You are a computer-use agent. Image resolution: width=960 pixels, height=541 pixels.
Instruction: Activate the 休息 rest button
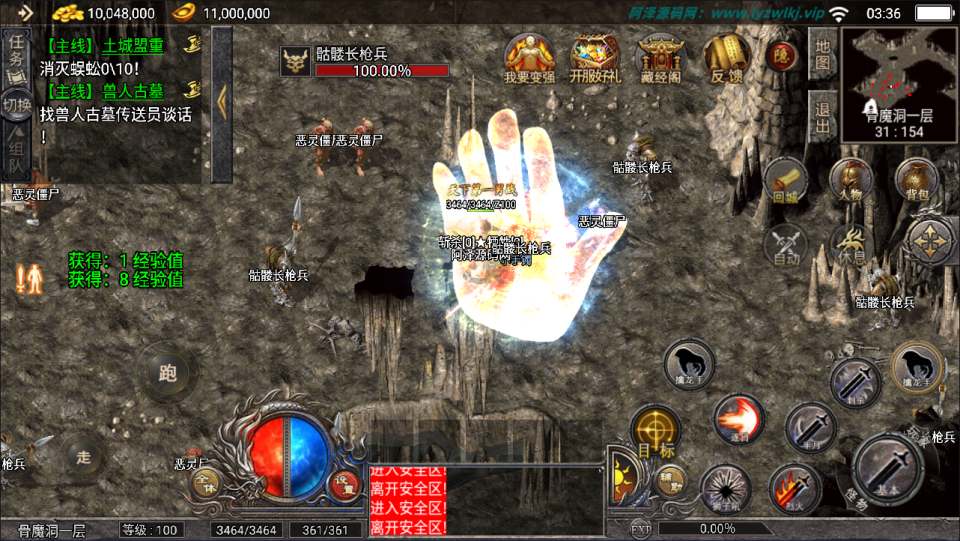click(851, 244)
